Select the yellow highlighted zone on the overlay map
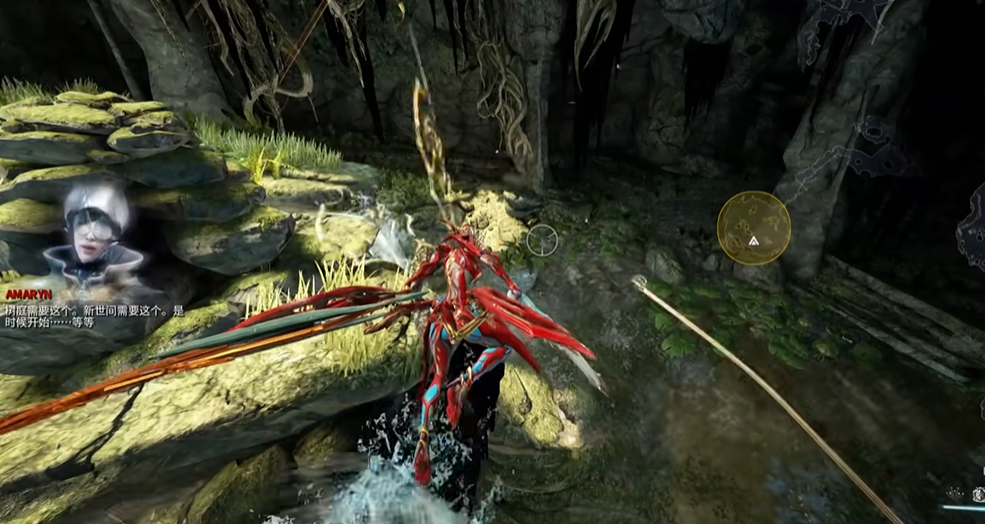The height and width of the screenshot is (524, 985). tap(753, 228)
